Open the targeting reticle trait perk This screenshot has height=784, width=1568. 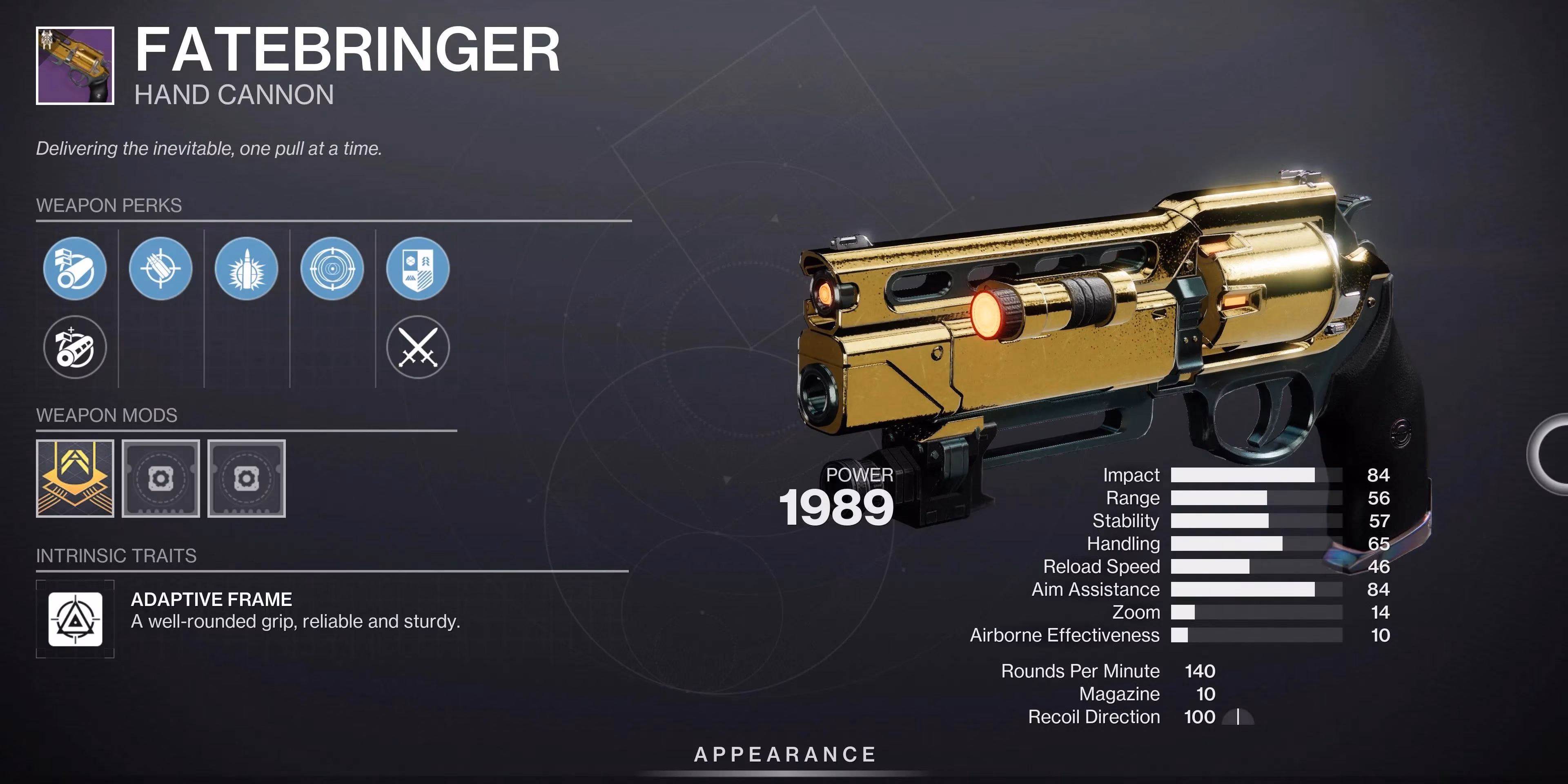pos(332,269)
